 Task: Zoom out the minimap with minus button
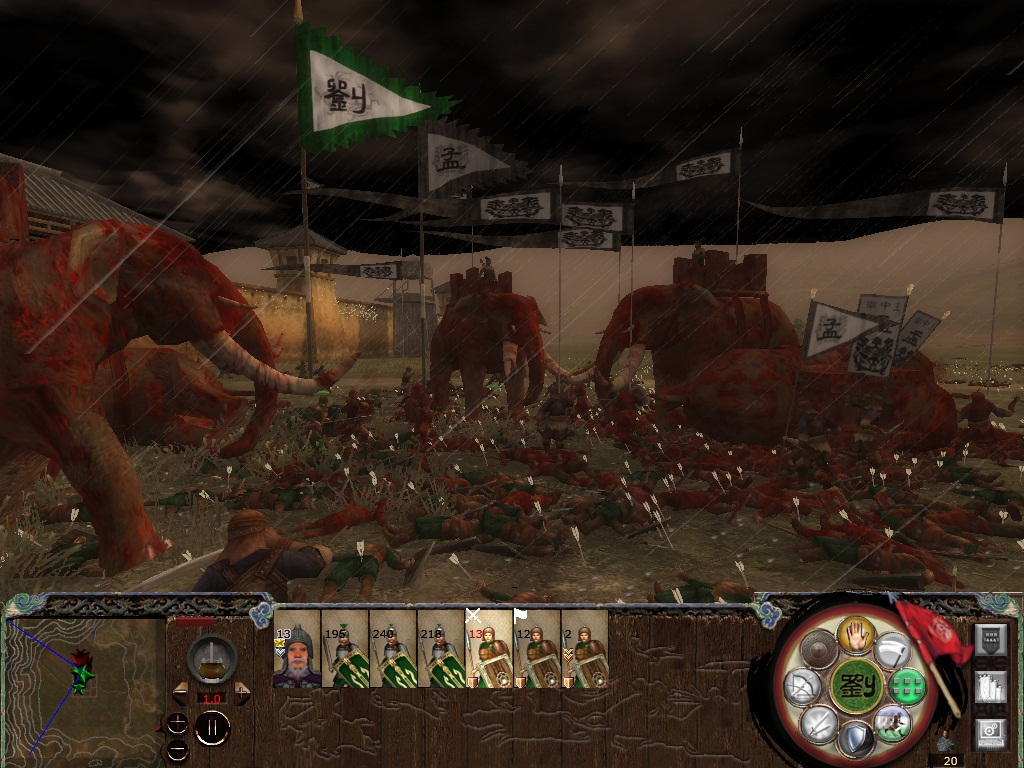click(x=177, y=748)
